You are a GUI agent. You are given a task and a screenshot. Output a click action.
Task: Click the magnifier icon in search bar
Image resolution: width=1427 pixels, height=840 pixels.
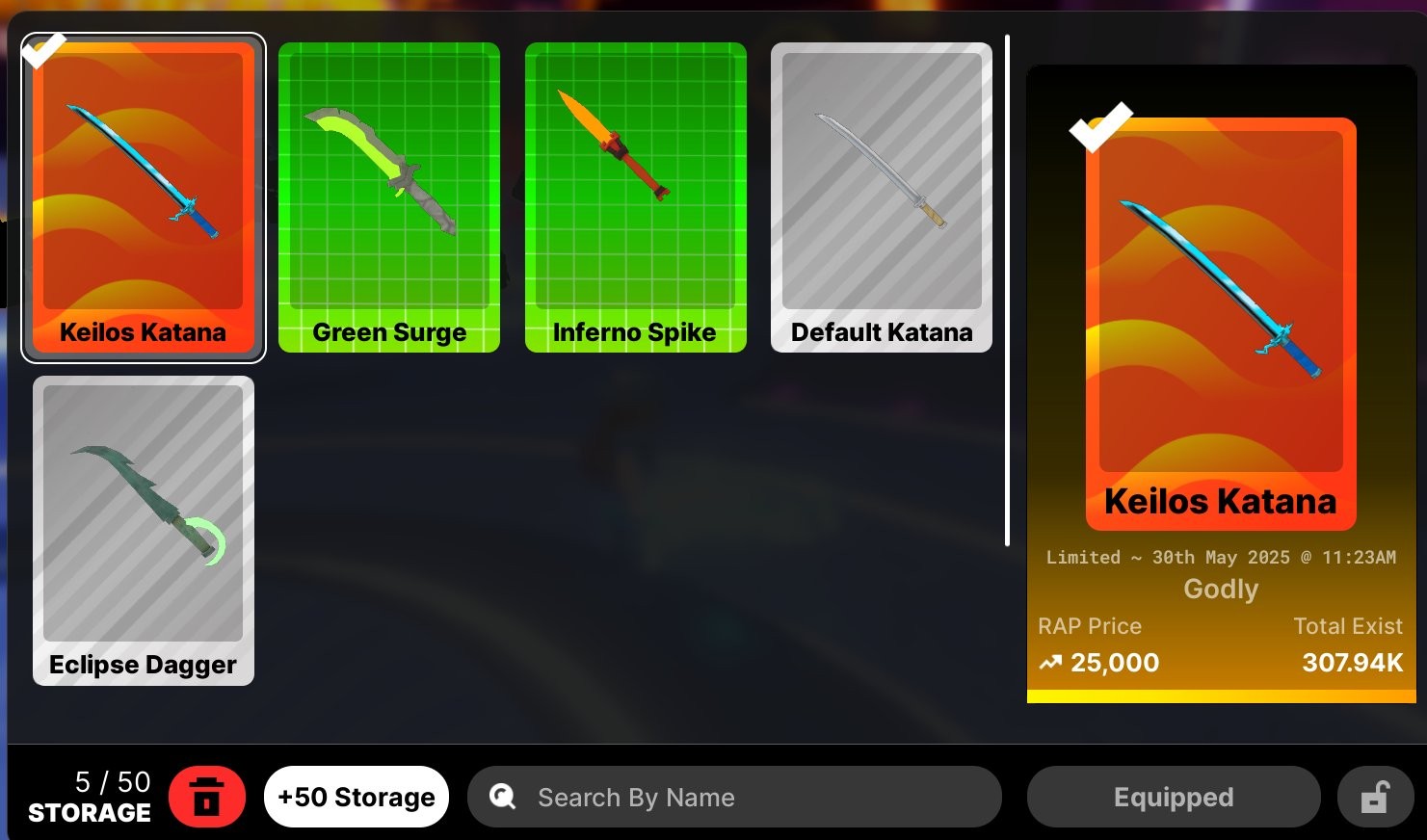502,797
